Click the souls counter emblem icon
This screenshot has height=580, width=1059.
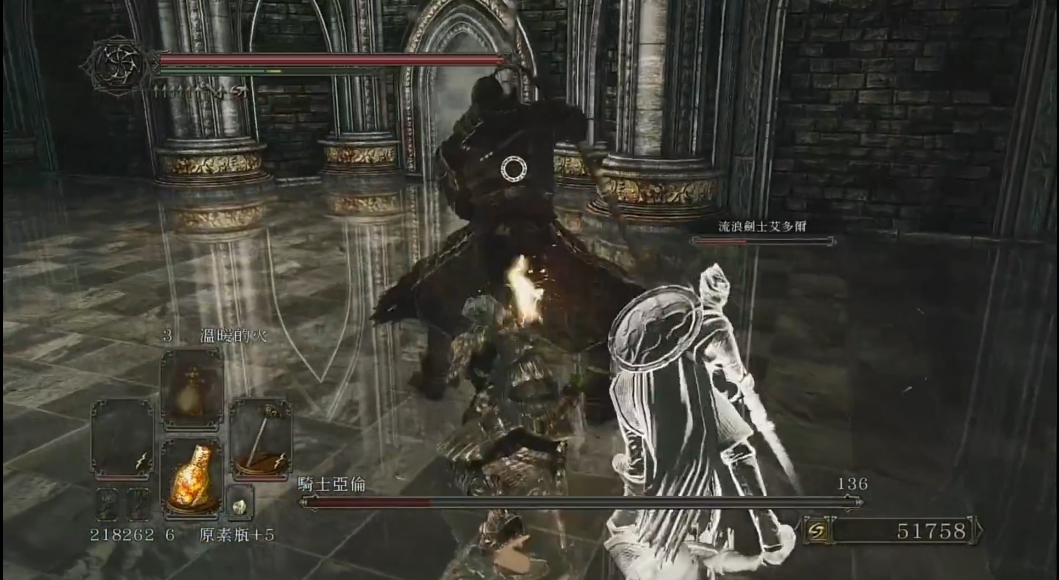click(815, 530)
